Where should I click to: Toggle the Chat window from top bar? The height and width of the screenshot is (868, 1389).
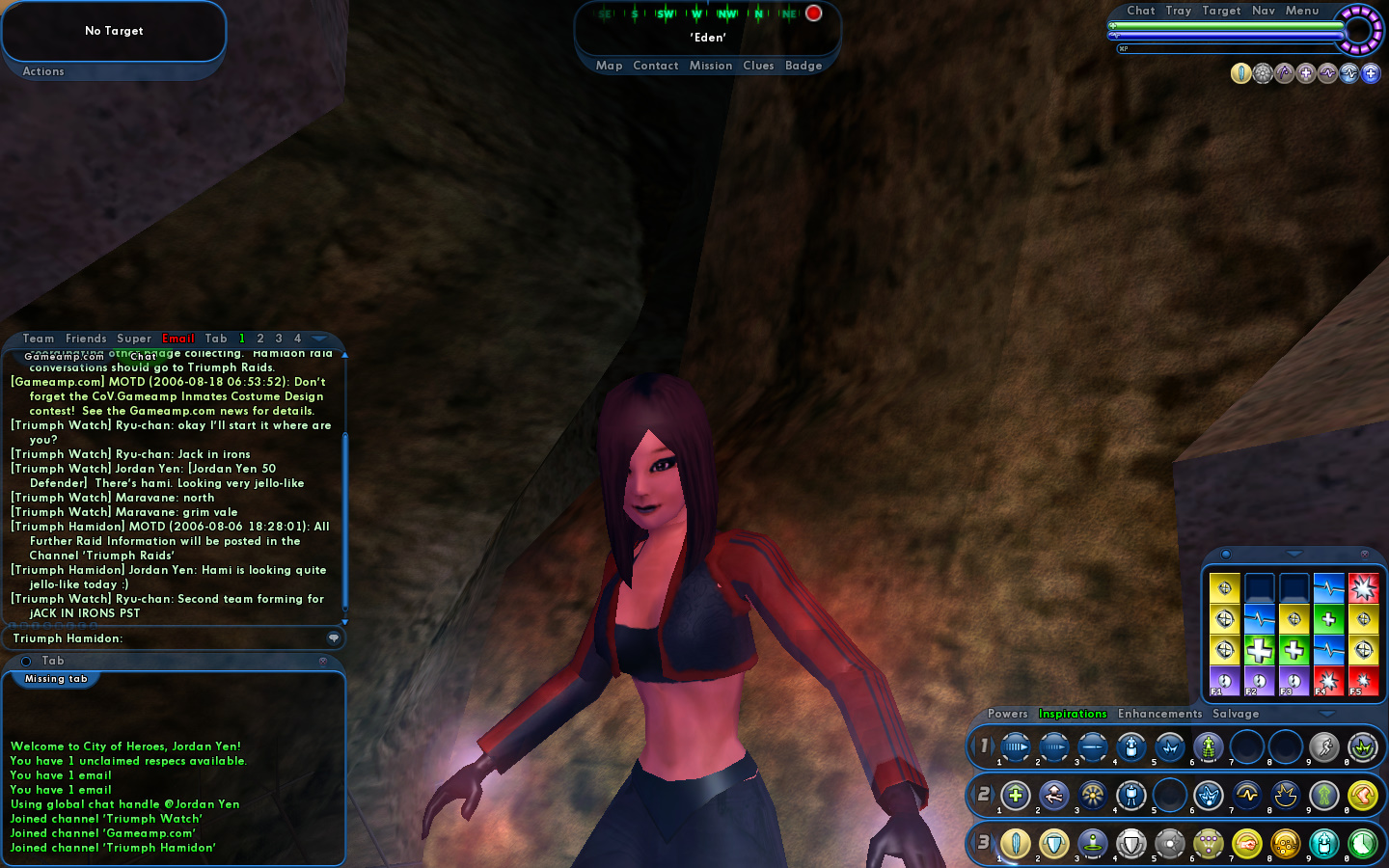(1141, 11)
